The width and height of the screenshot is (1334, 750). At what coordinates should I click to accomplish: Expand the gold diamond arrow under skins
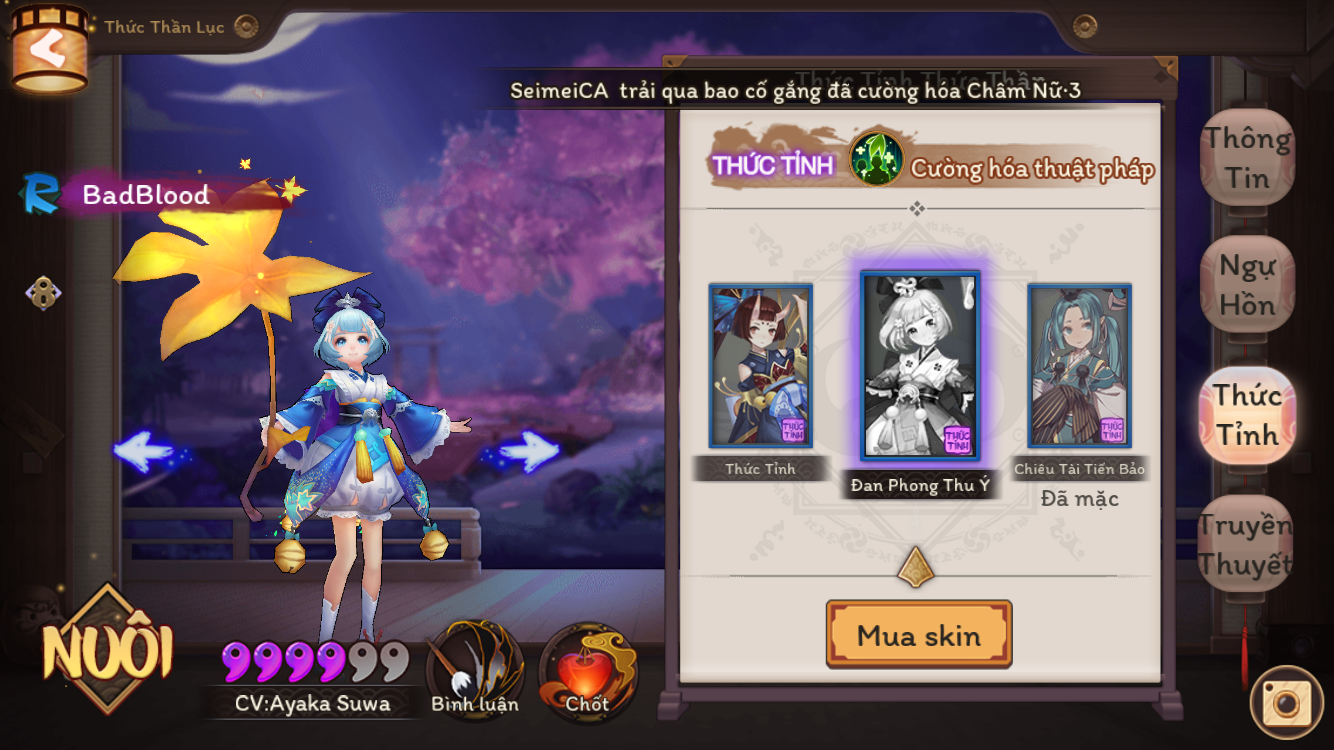[x=915, y=567]
